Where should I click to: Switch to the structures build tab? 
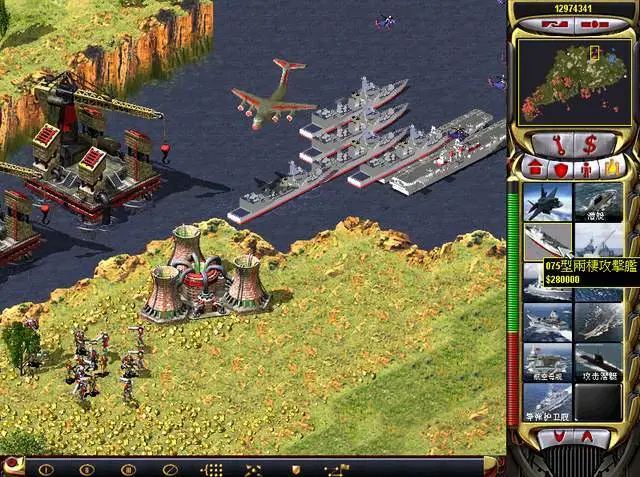click(535, 167)
